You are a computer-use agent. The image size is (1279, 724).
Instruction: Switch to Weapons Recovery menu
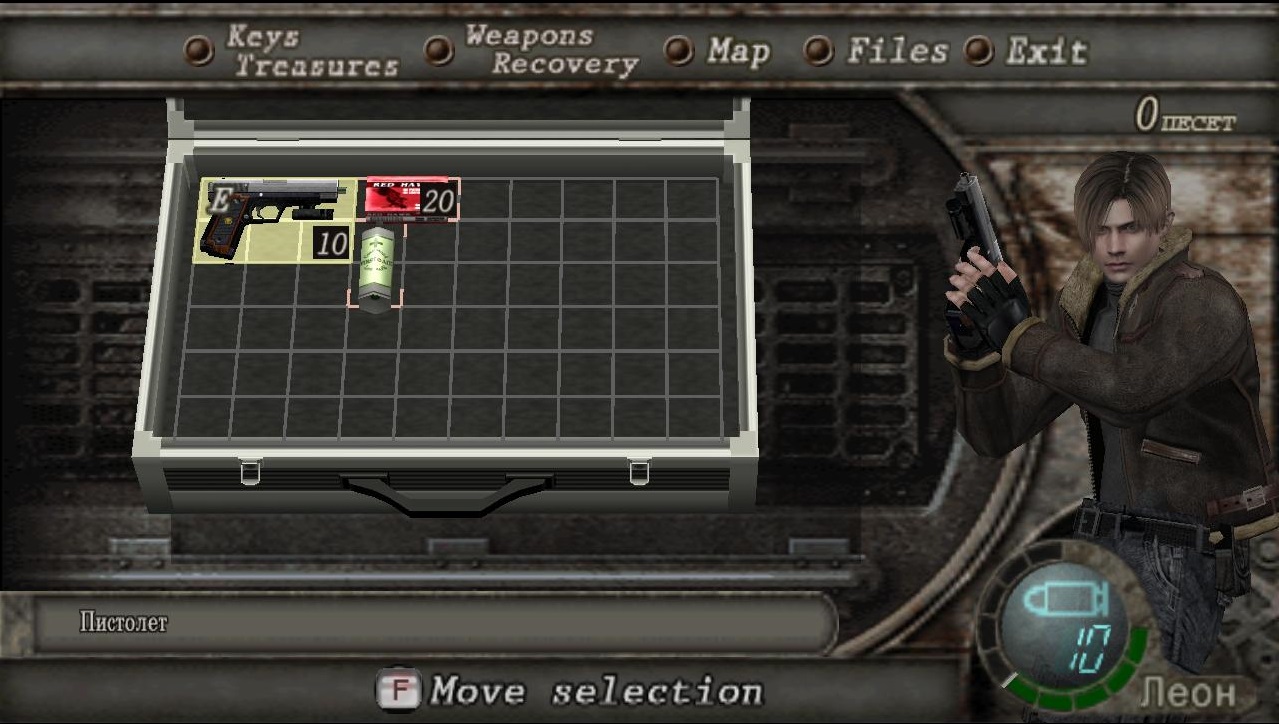click(550, 51)
